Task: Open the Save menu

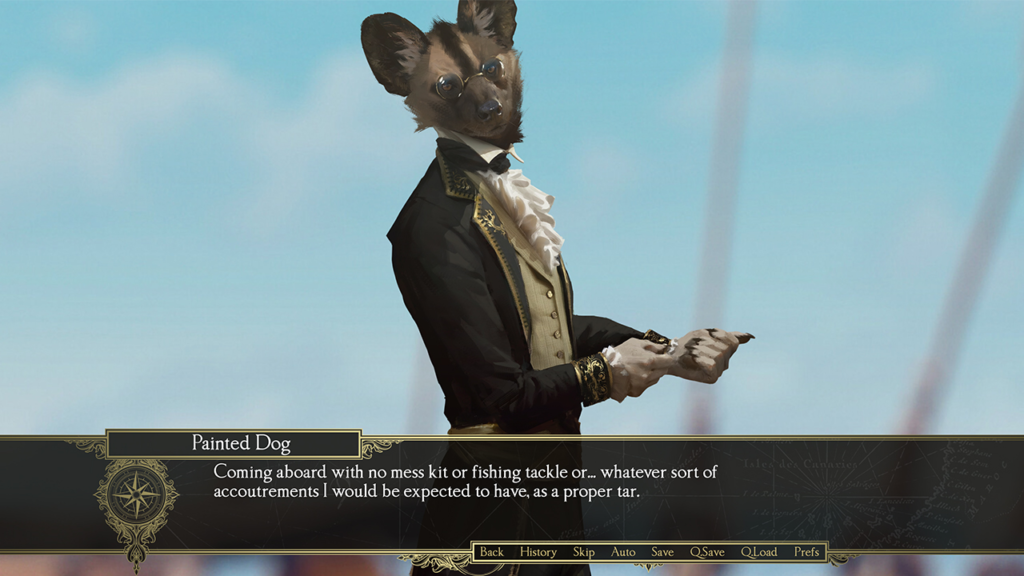Action: click(x=662, y=552)
